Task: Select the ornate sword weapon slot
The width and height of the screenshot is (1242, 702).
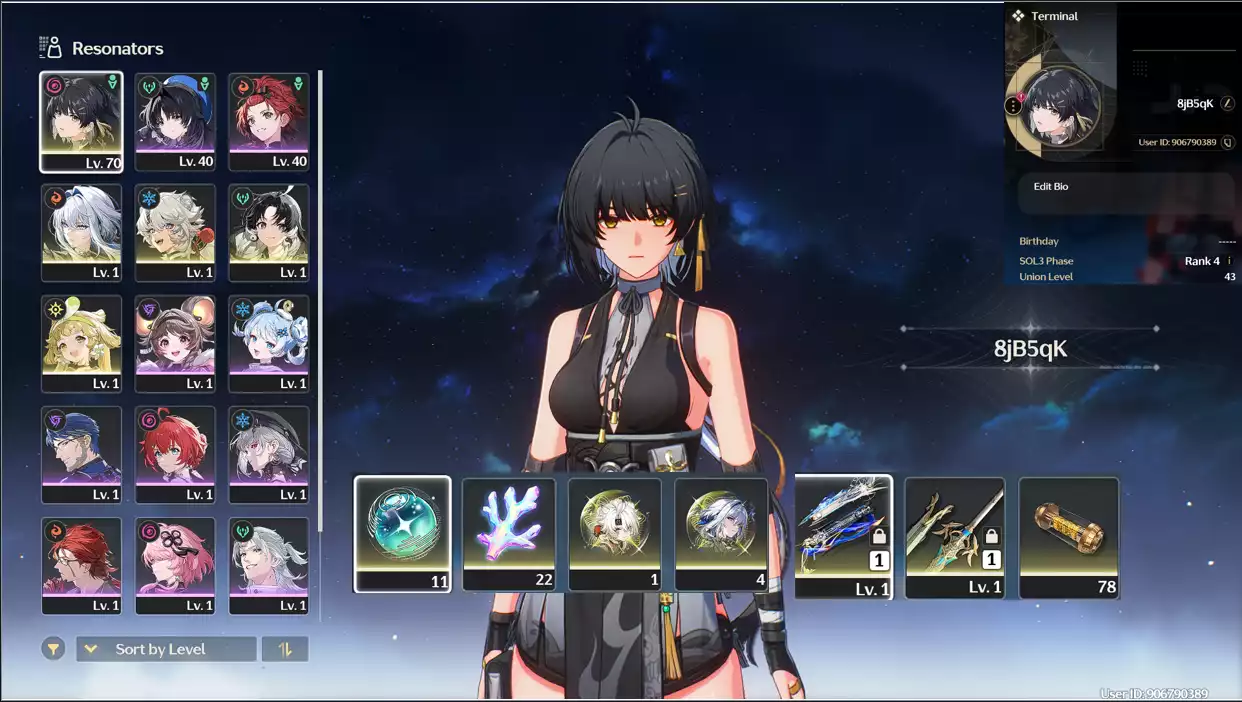Action: click(x=955, y=537)
